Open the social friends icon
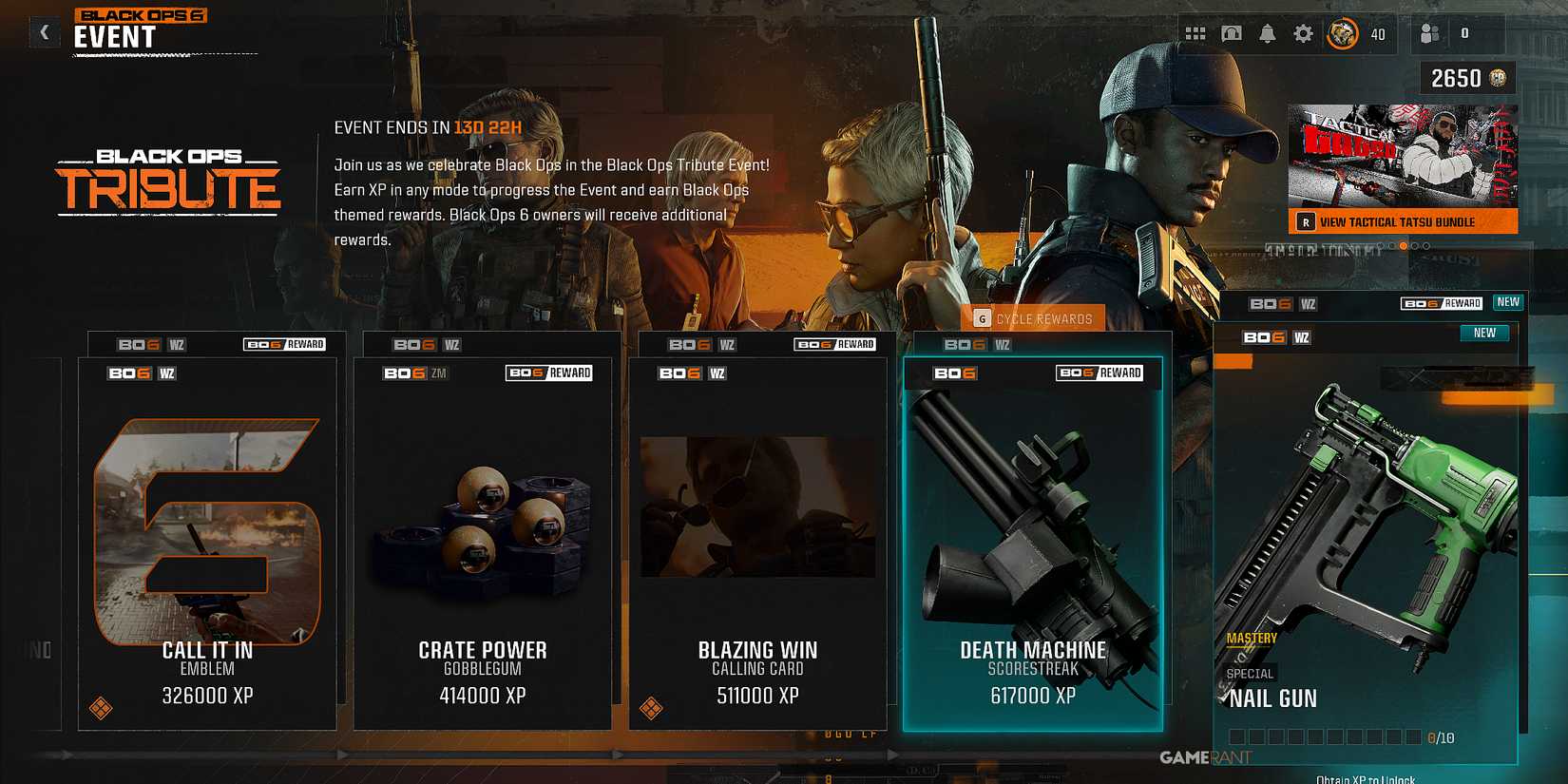The image size is (1568, 784). (x=1429, y=32)
